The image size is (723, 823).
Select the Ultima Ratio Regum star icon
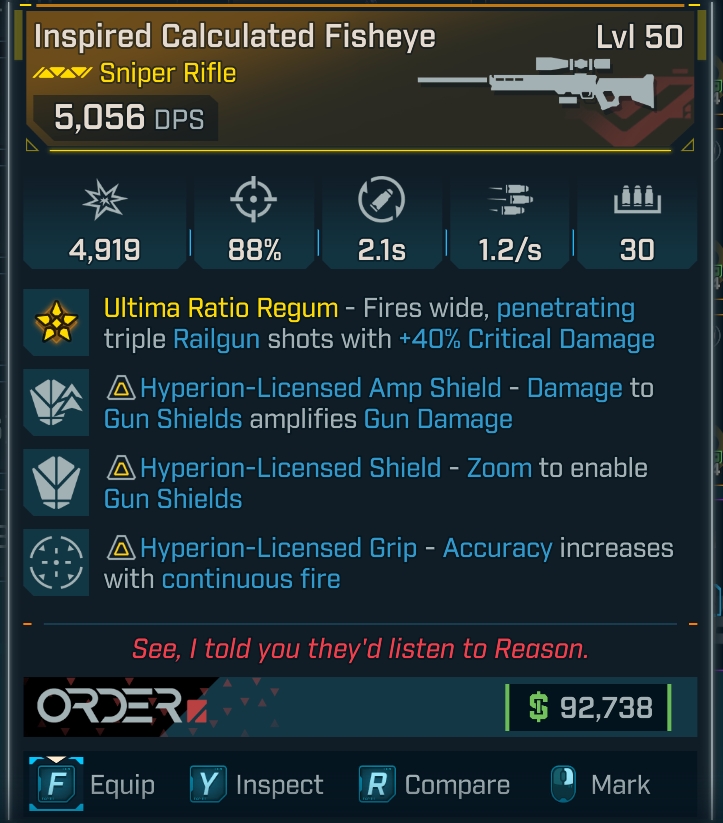(x=58, y=323)
